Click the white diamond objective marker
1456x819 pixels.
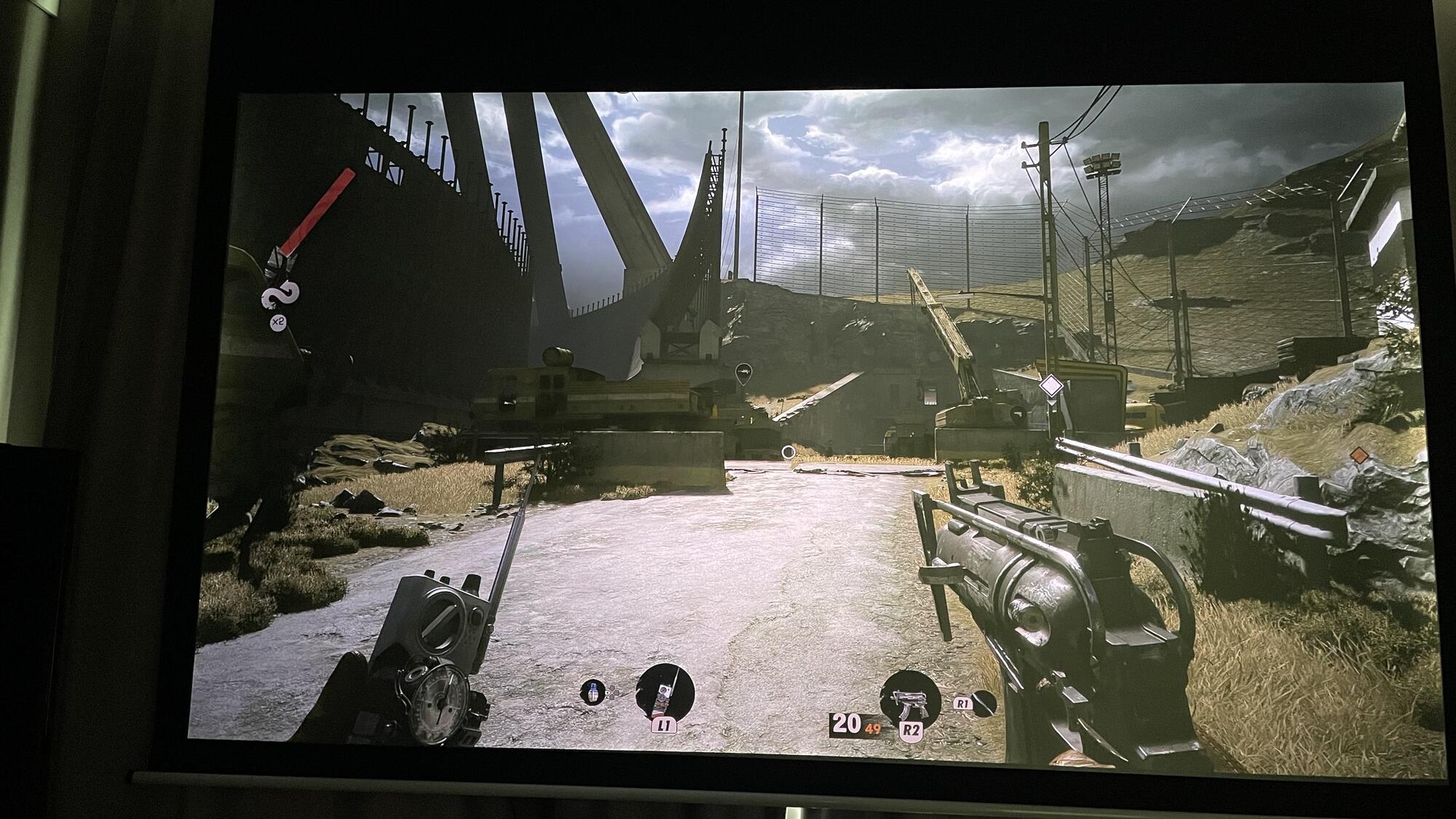pyautogui.click(x=1050, y=386)
